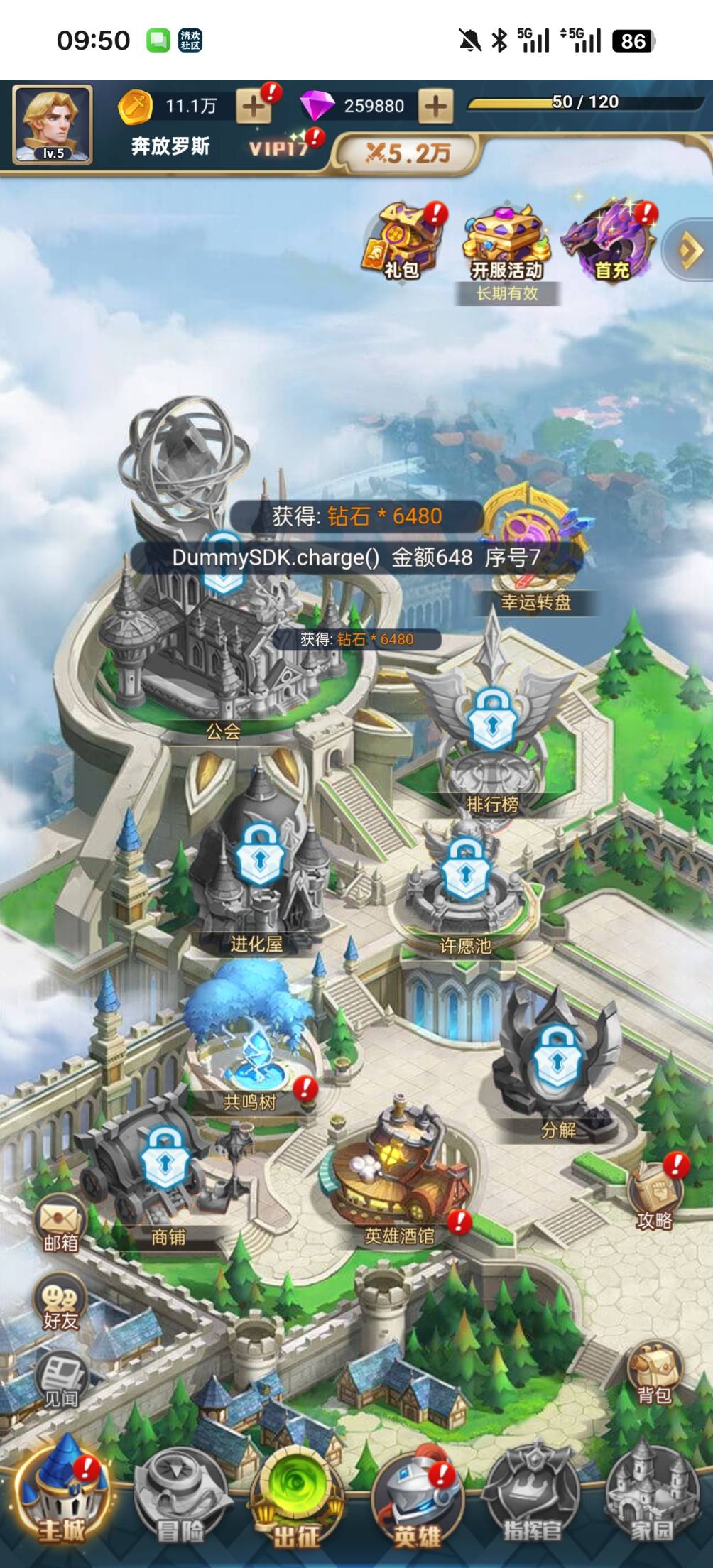Screen dimensions: 713x1568
Task: Open the 邮箱 mailbox
Action: 61,1223
